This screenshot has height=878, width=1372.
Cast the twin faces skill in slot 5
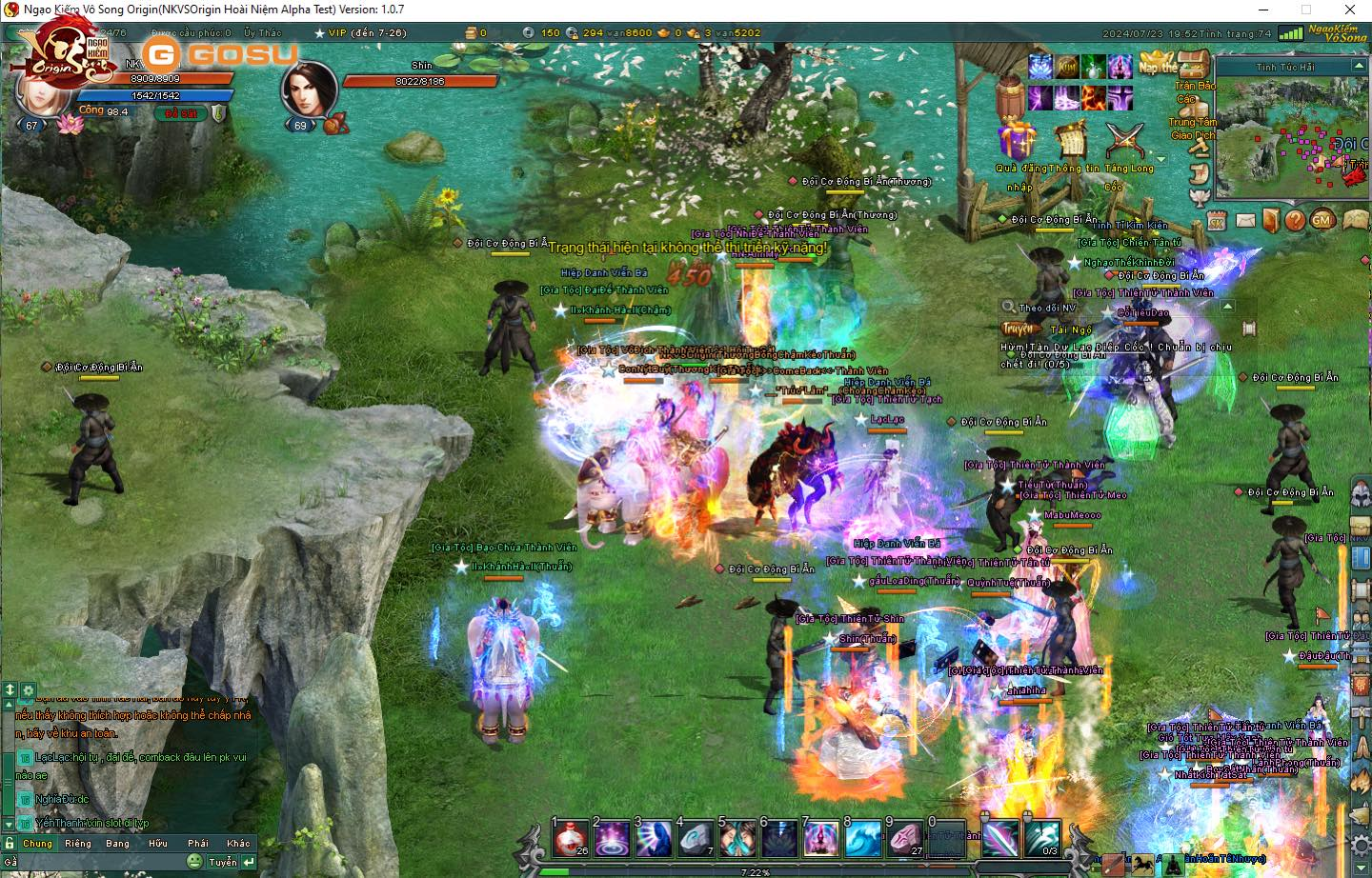(737, 838)
